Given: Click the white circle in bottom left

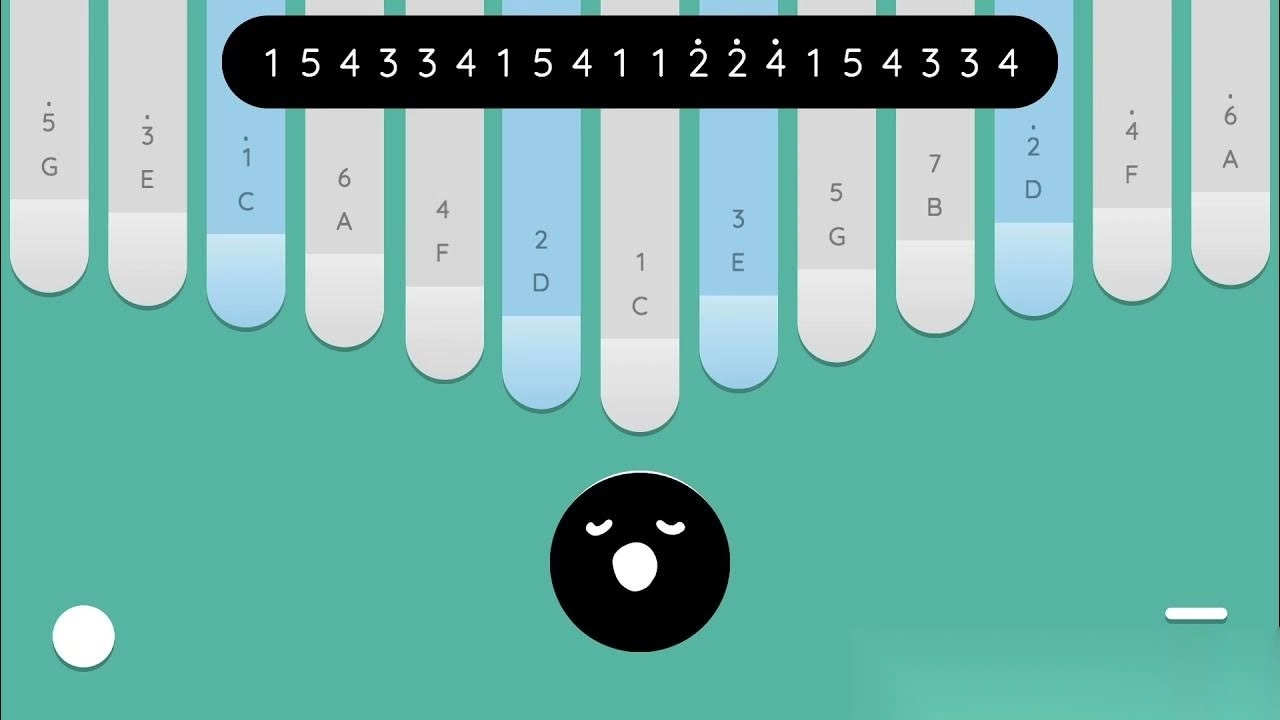Looking at the screenshot, I should click(x=84, y=636).
